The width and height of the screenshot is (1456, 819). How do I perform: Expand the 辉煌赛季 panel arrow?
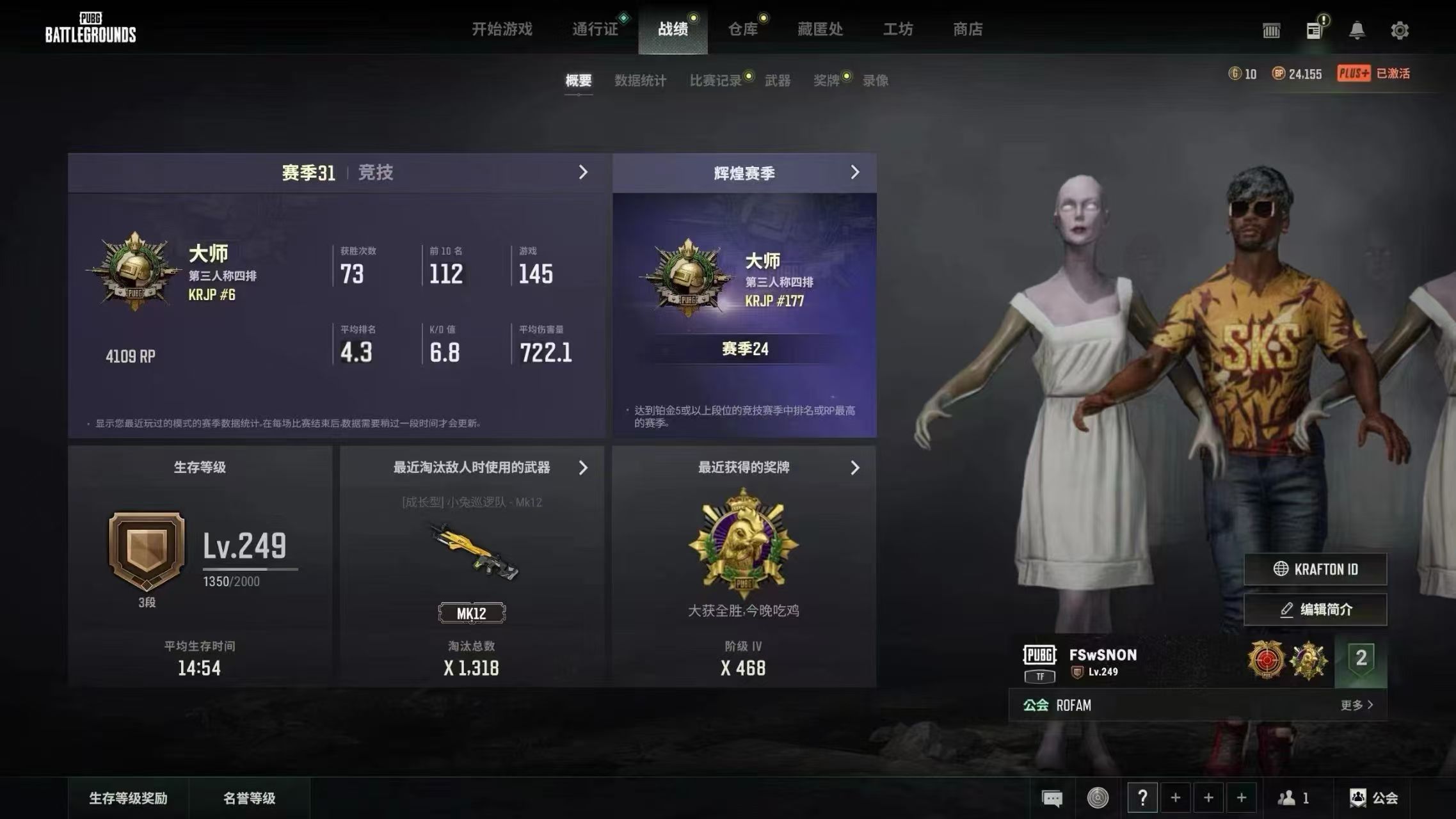(856, 172)
